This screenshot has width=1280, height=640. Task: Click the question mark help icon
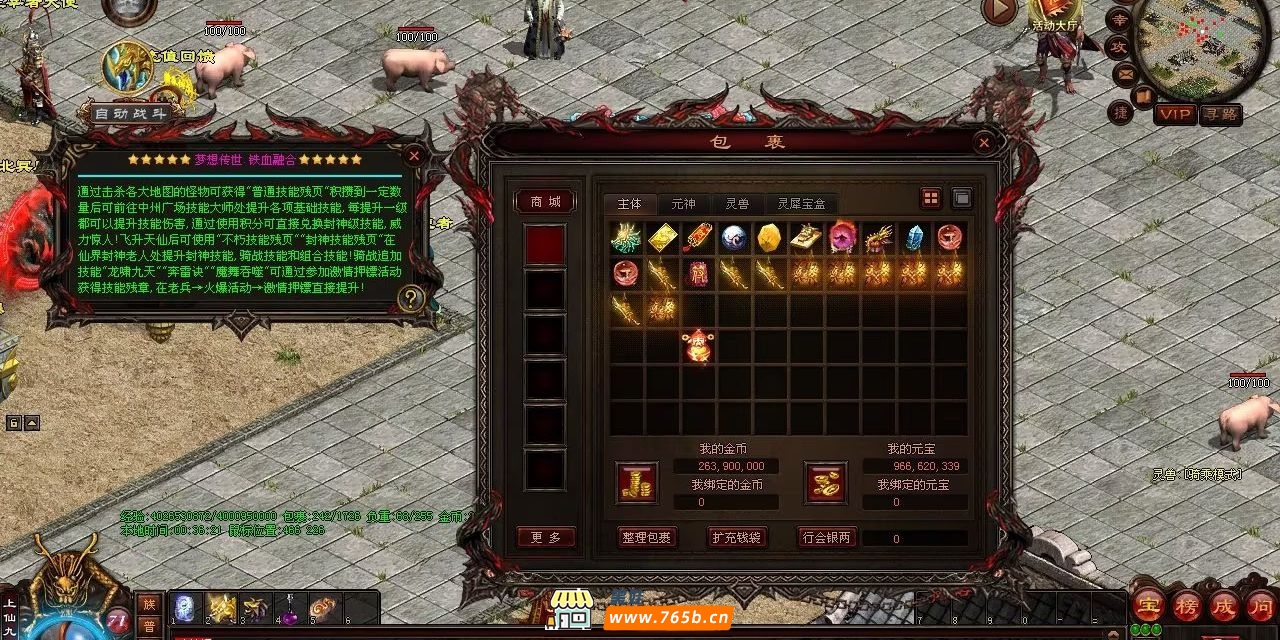point(411,298)
